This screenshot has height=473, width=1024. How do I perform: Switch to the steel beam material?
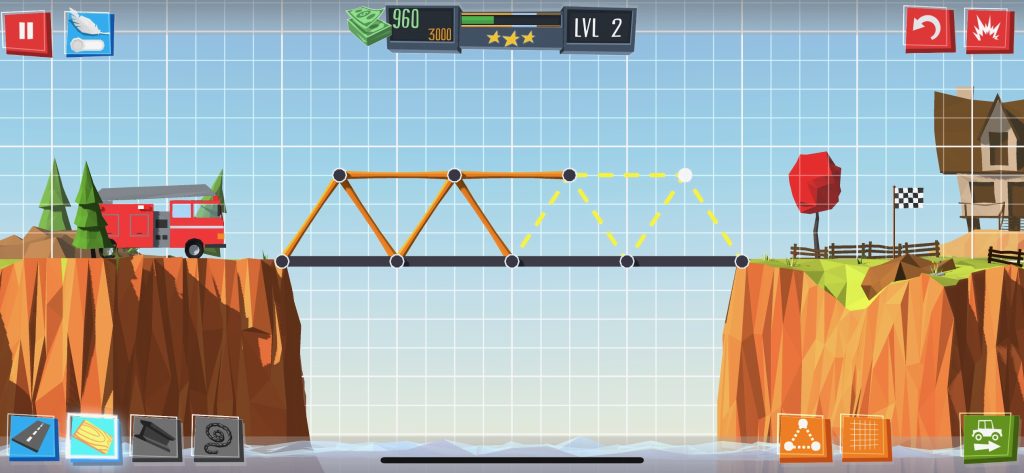pyautogui.click(x=155, y=437)
